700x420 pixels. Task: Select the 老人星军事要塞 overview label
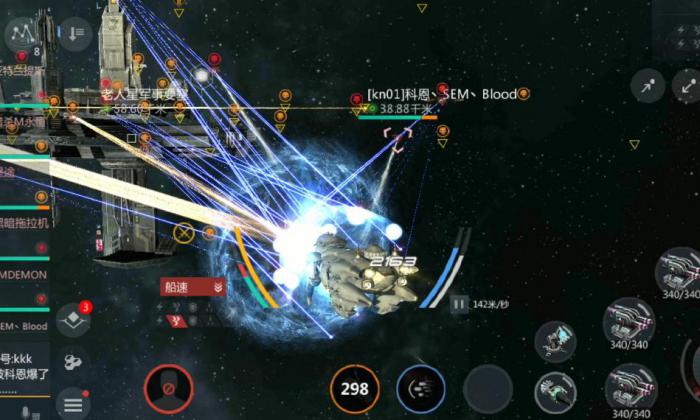144,94
